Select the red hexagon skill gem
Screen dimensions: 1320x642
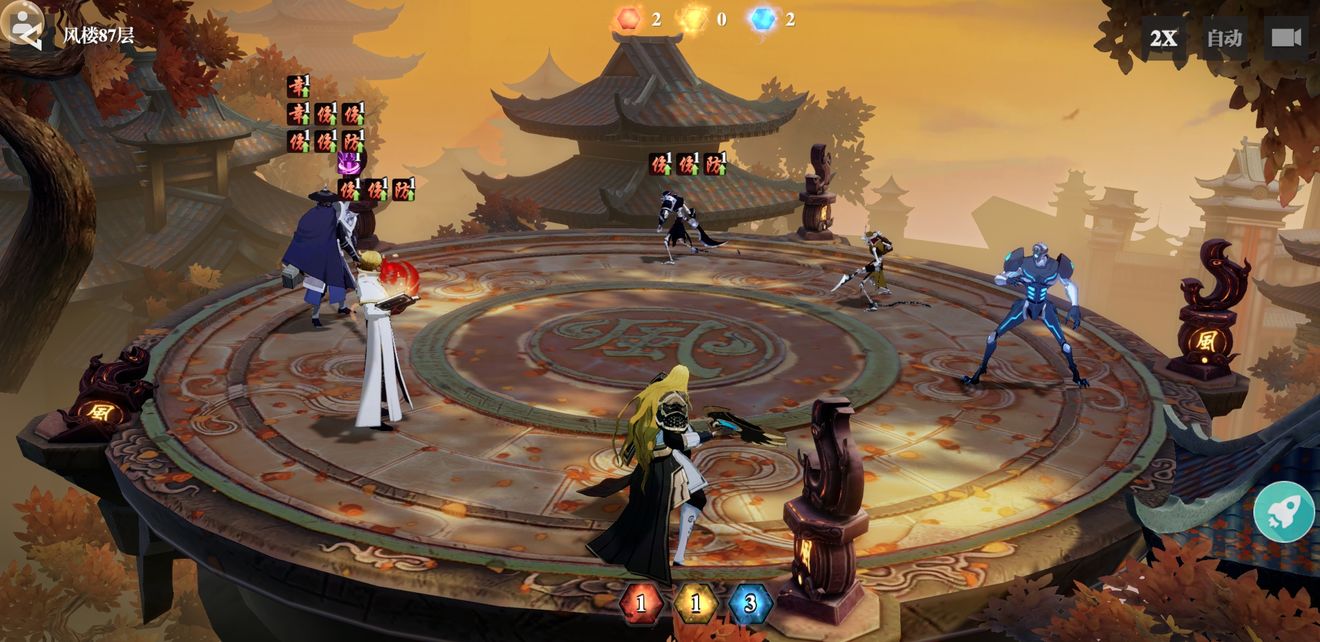click(x=641, y=603)
